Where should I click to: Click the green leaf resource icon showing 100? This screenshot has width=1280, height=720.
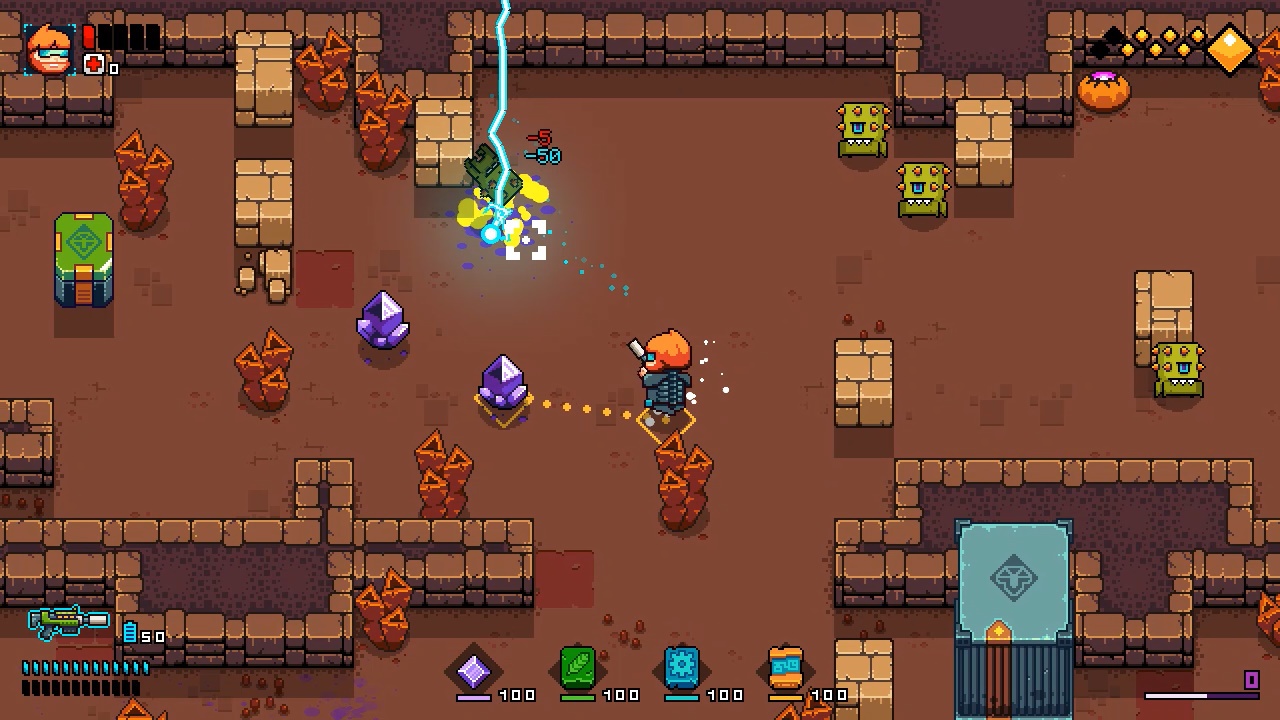[x=578, y=668]
